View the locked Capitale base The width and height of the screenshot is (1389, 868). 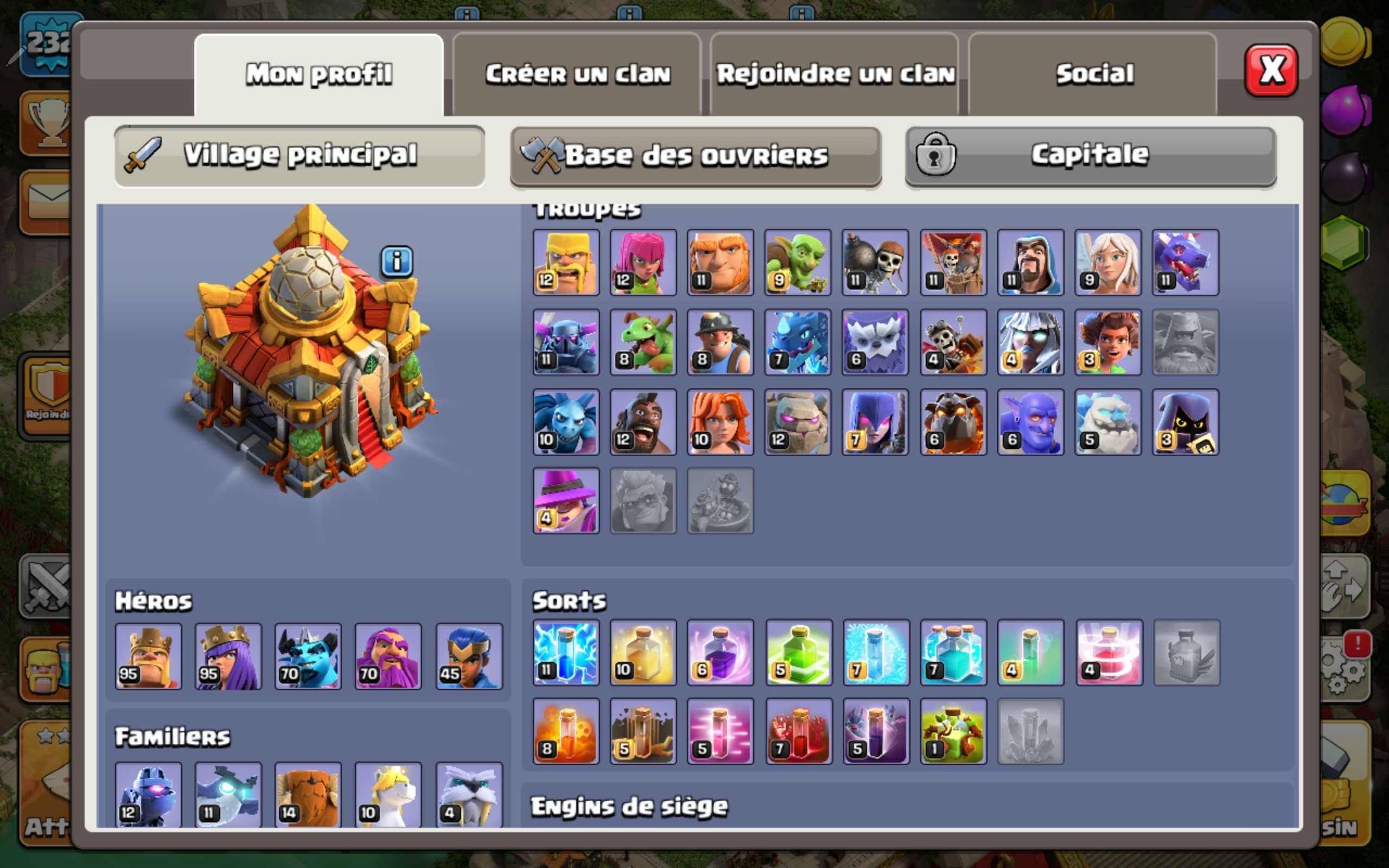point(1088,155)
